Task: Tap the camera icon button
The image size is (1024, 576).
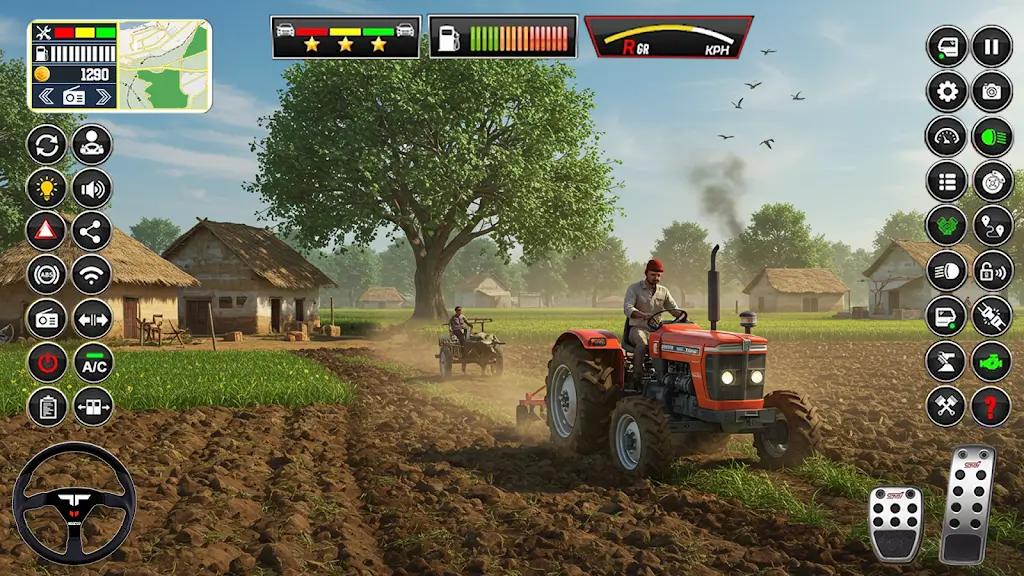Action: point(991,91)
